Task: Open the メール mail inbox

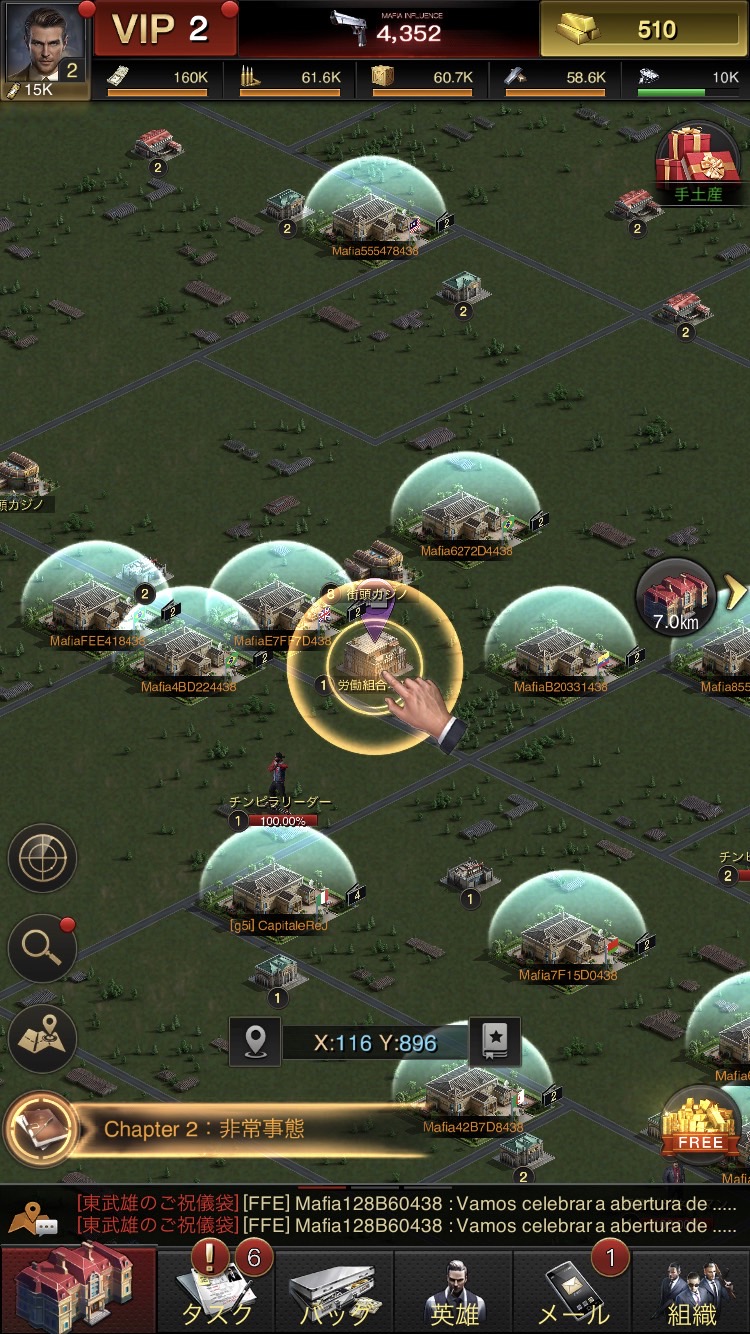Action: pyautogui.click(x=573, y=1291)
